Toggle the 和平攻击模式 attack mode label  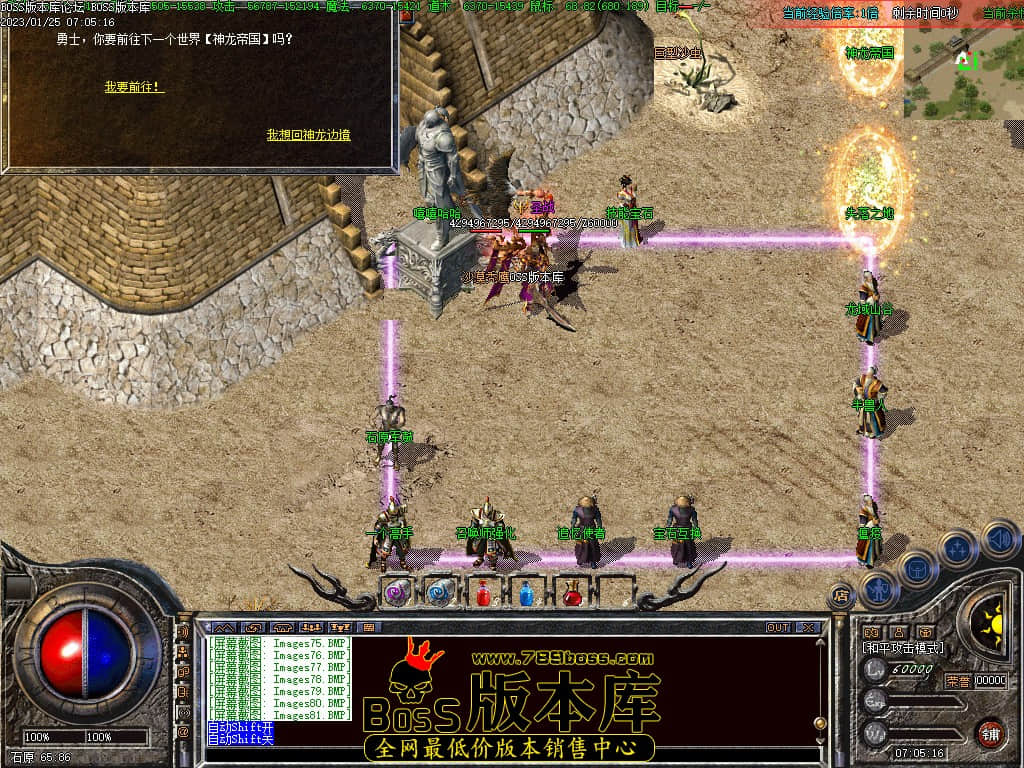click(x=902, y=648)
